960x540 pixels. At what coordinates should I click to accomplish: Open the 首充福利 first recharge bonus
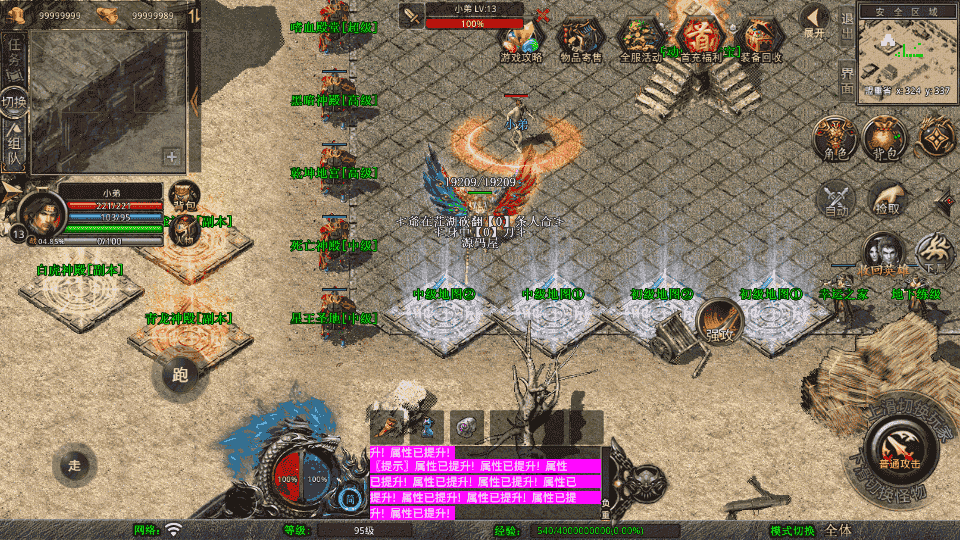coord(701,40)
